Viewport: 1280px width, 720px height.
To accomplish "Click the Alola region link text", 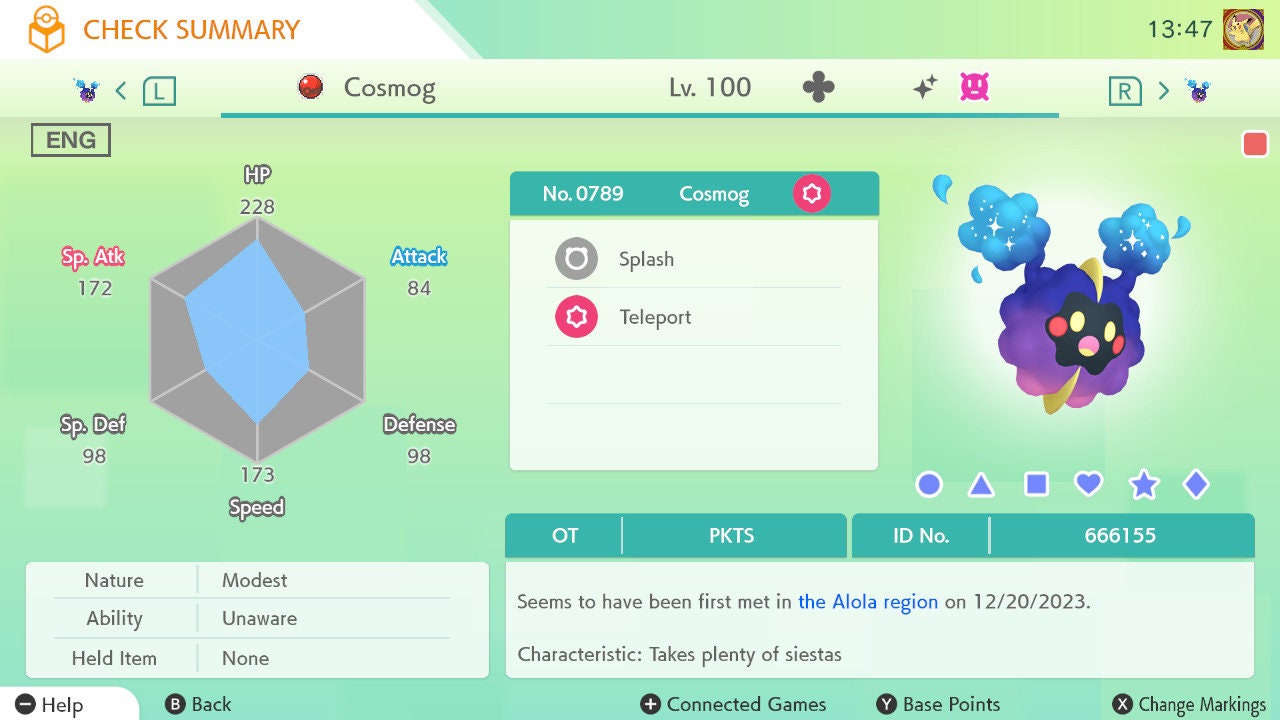I will point(868,602).
